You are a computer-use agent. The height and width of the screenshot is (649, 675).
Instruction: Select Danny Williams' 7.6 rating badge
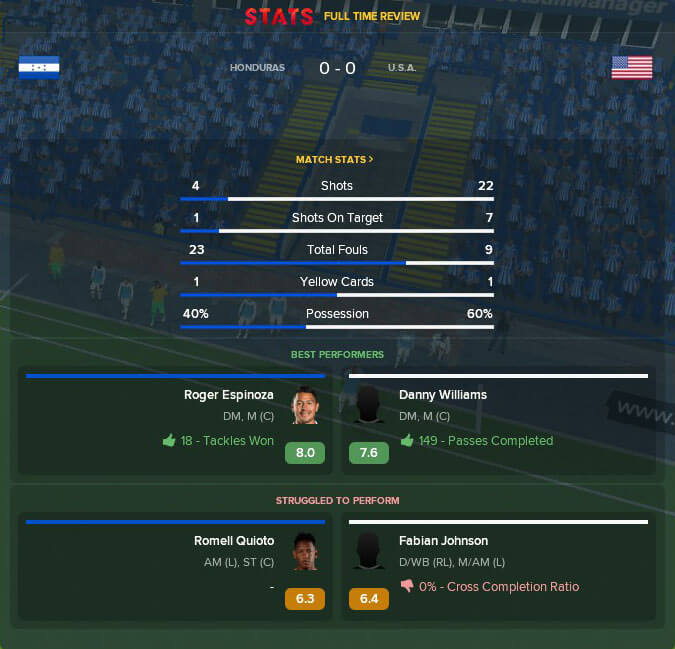click(x=368, y=453)
